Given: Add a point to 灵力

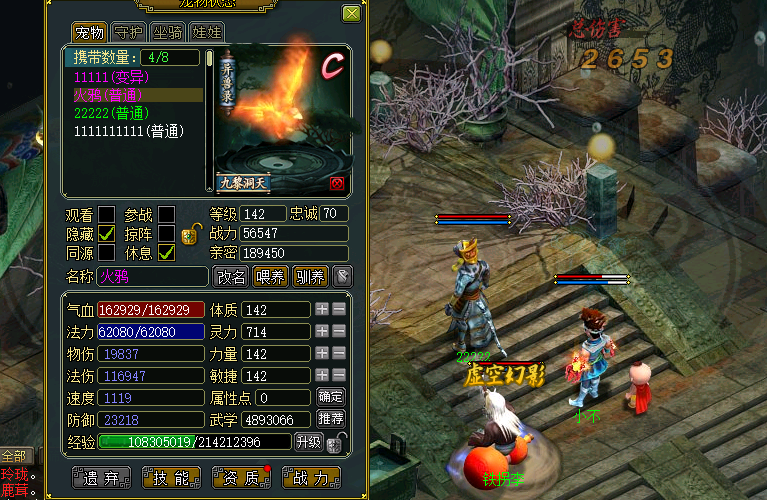Looking at the screenshot, I should tap(321, 330).
